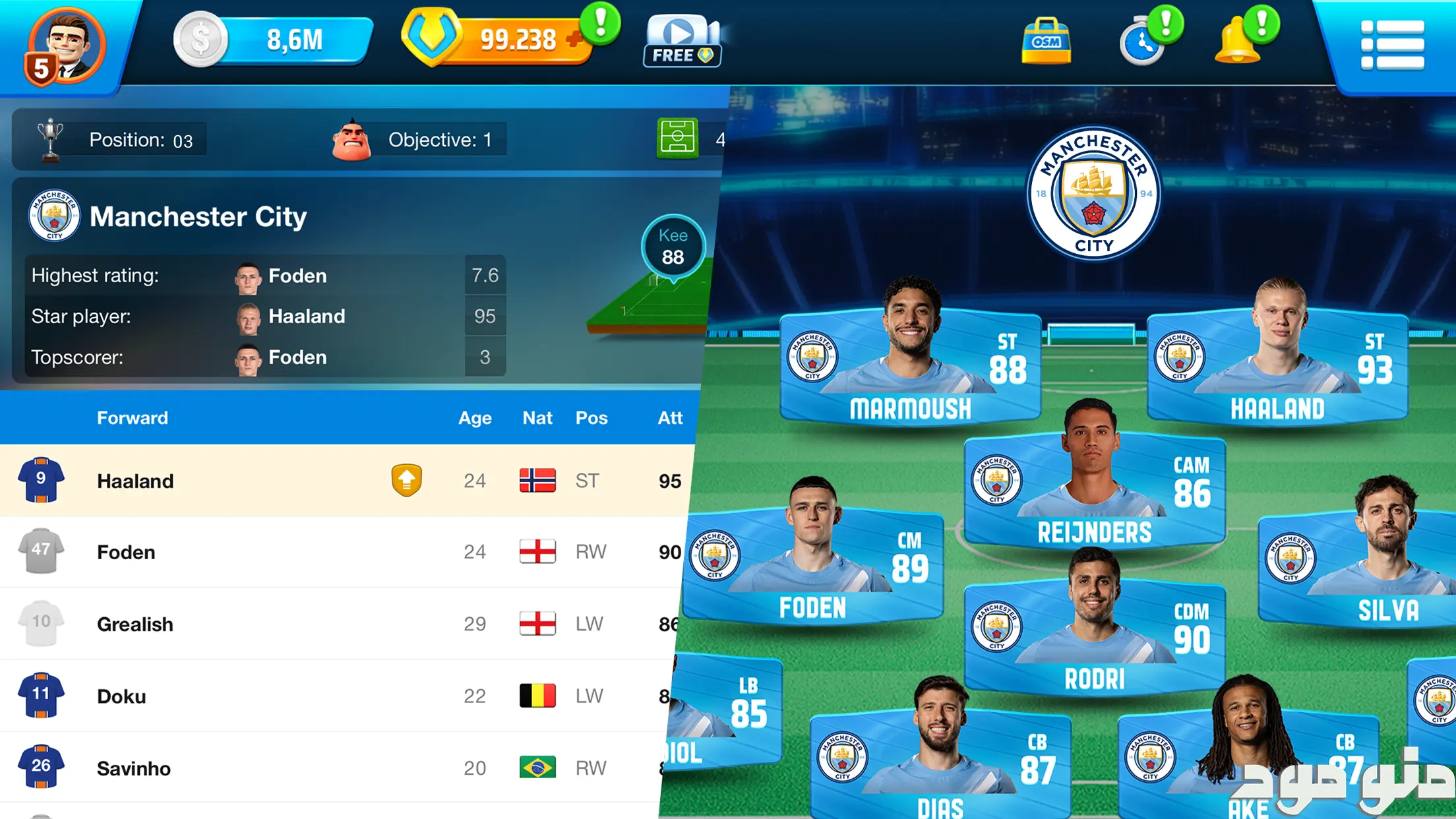Open the green formation pitch icon
Image resolution: width=1456 pixels, height=819 pixels.
677,138
